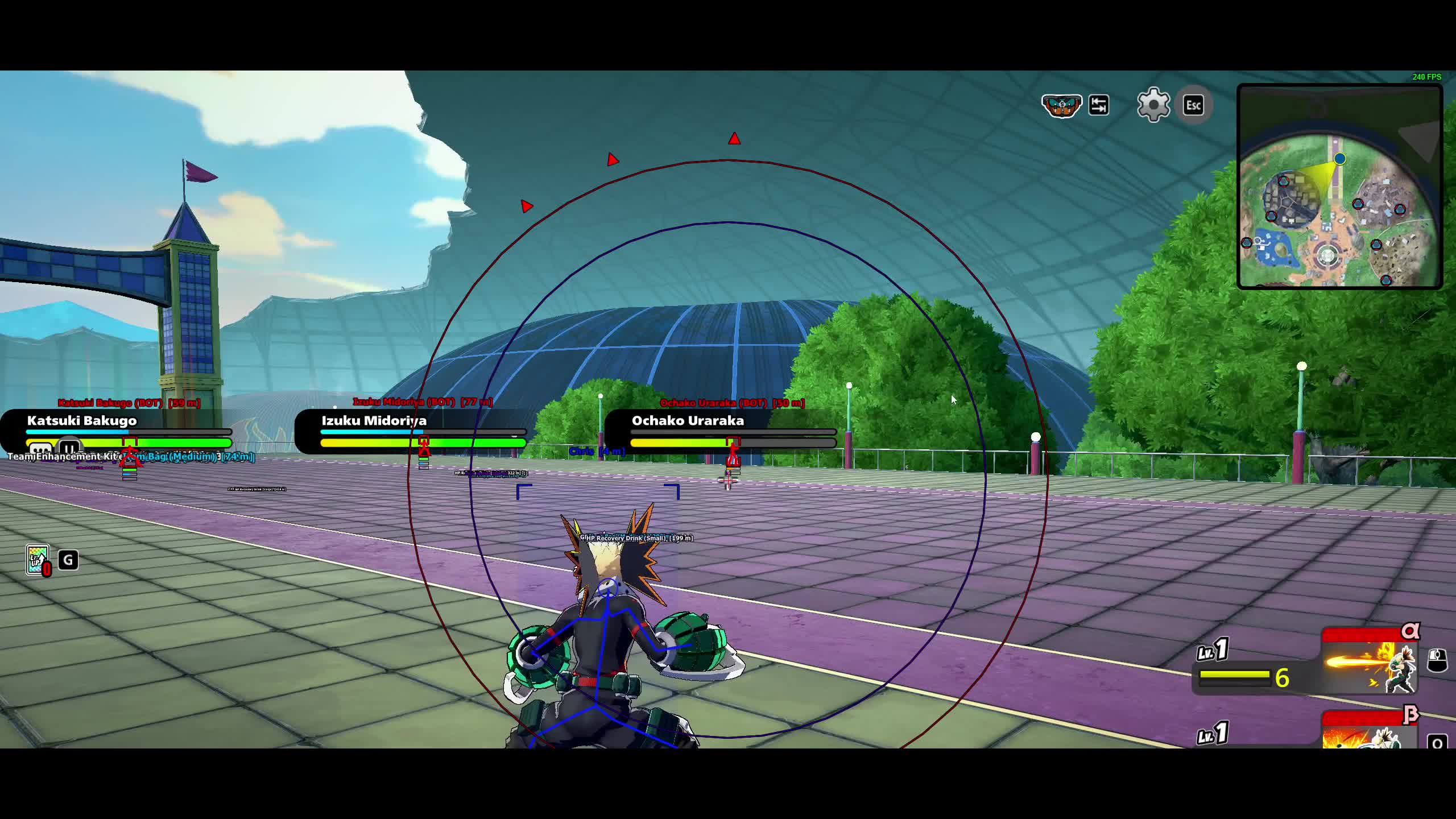Open the chat speech bubble icon
The image size is (1456, 819).
coord(40,450)
